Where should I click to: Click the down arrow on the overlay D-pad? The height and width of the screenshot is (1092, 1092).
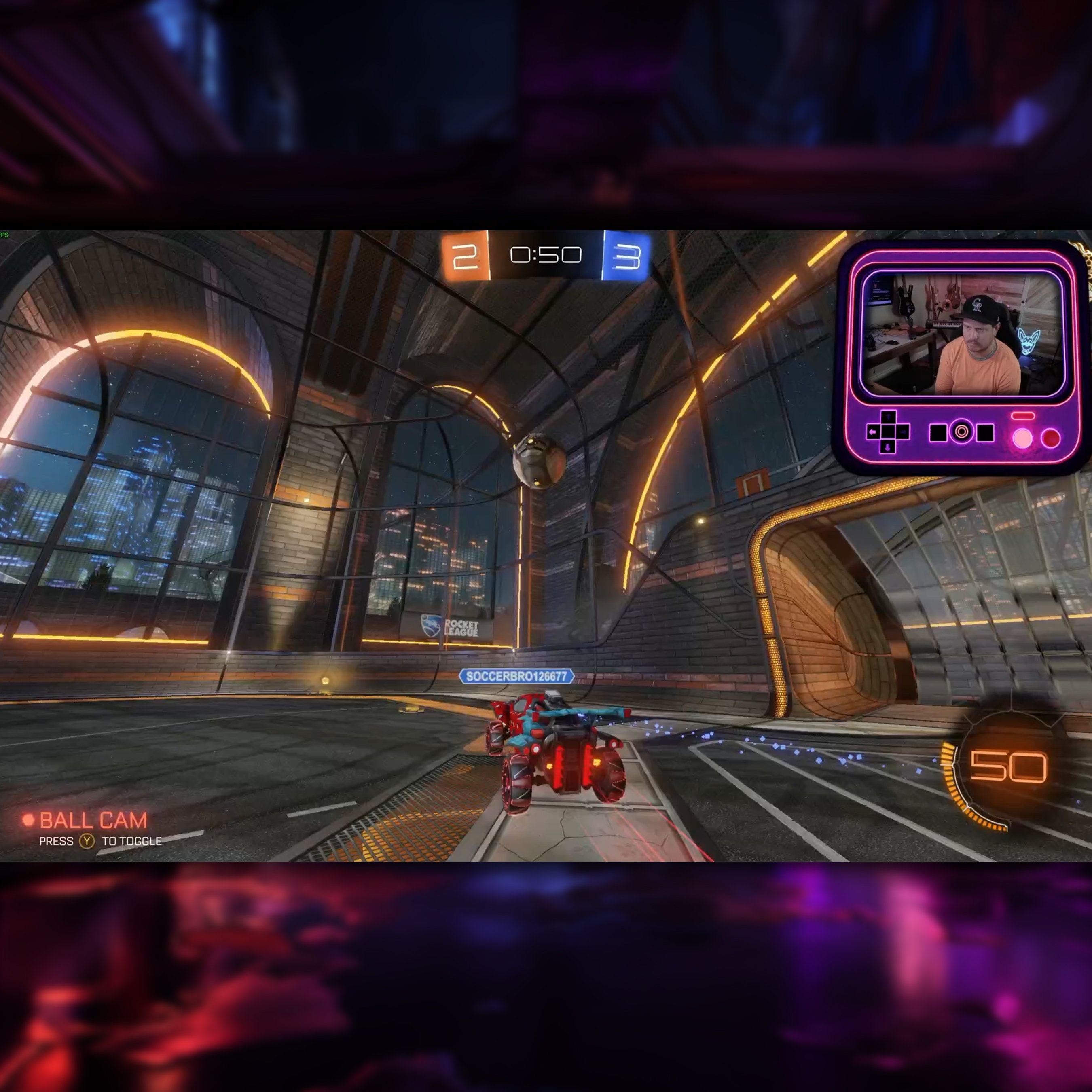tap(887, 448)
